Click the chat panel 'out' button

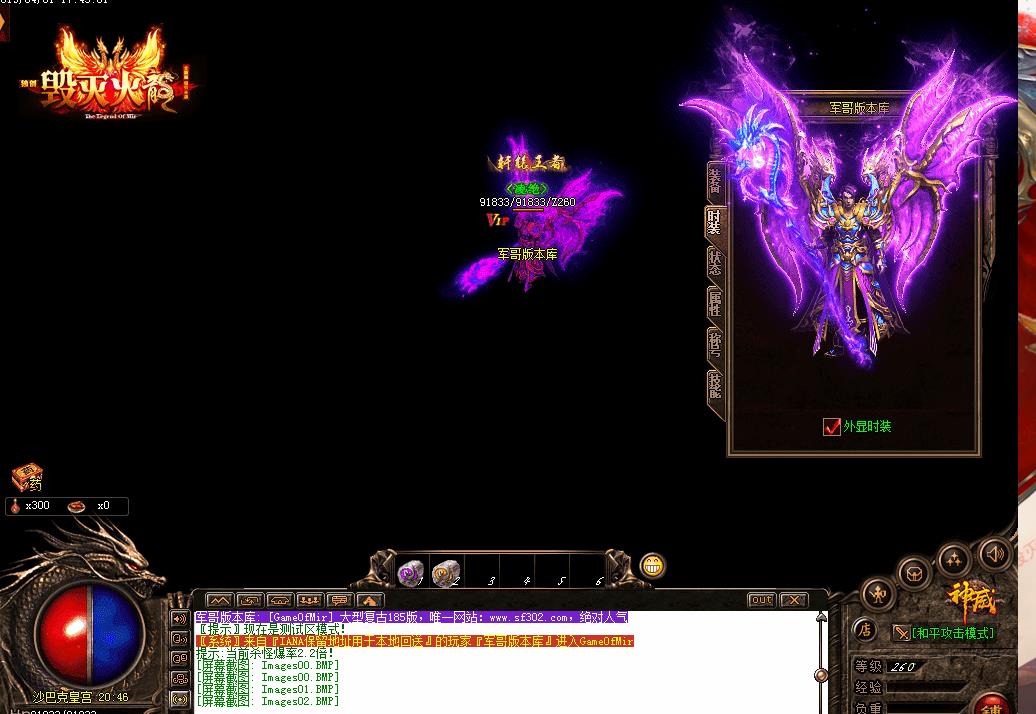pos(762,600)
